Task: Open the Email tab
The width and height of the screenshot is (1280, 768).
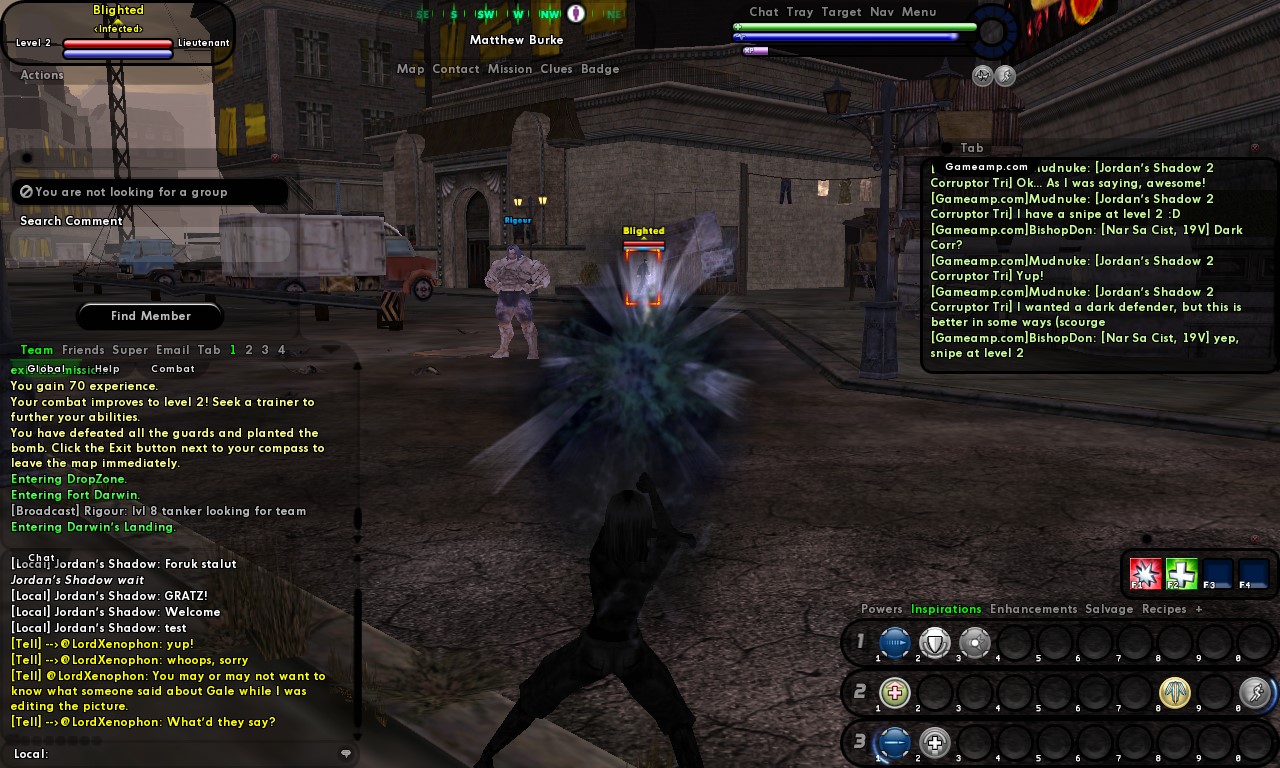Action: pyautogui.click(x=172, y=350)
